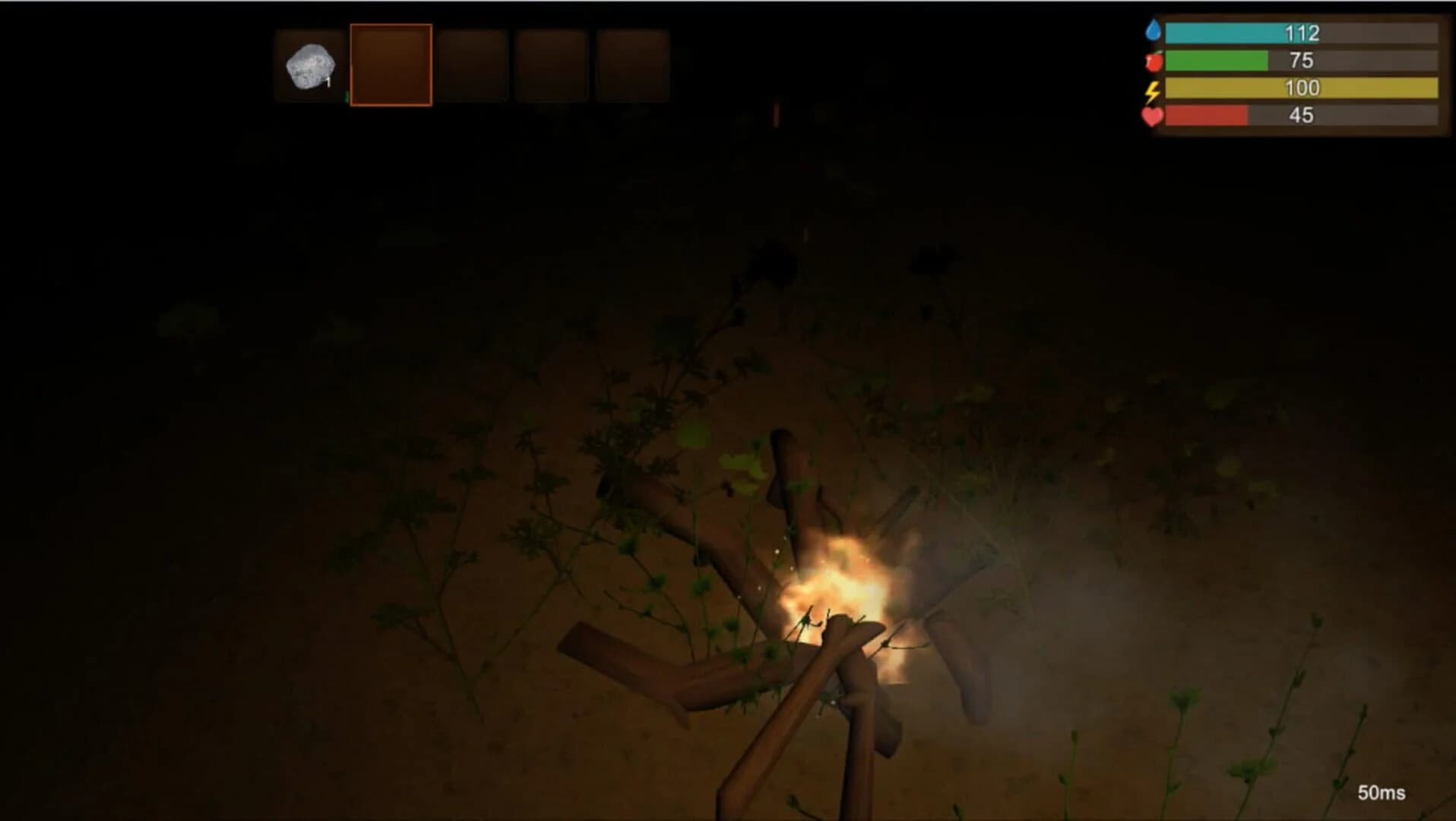Click the heart health icon
The image size is (1456, 821).
tap(1151, 117)
